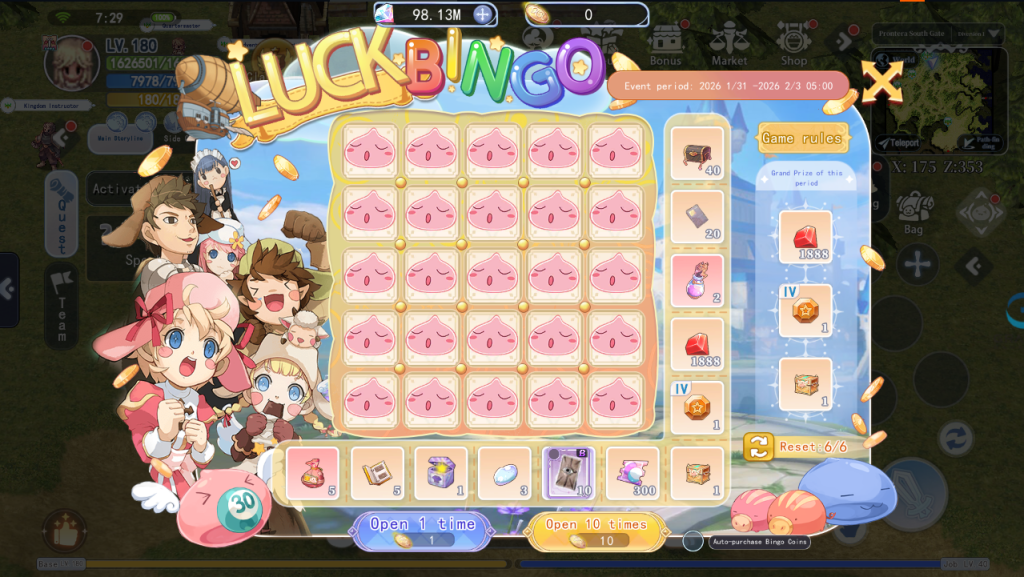This screenshot has width=1024, height=577.
Task: View the open book column reward
Action: click(377, 473)
